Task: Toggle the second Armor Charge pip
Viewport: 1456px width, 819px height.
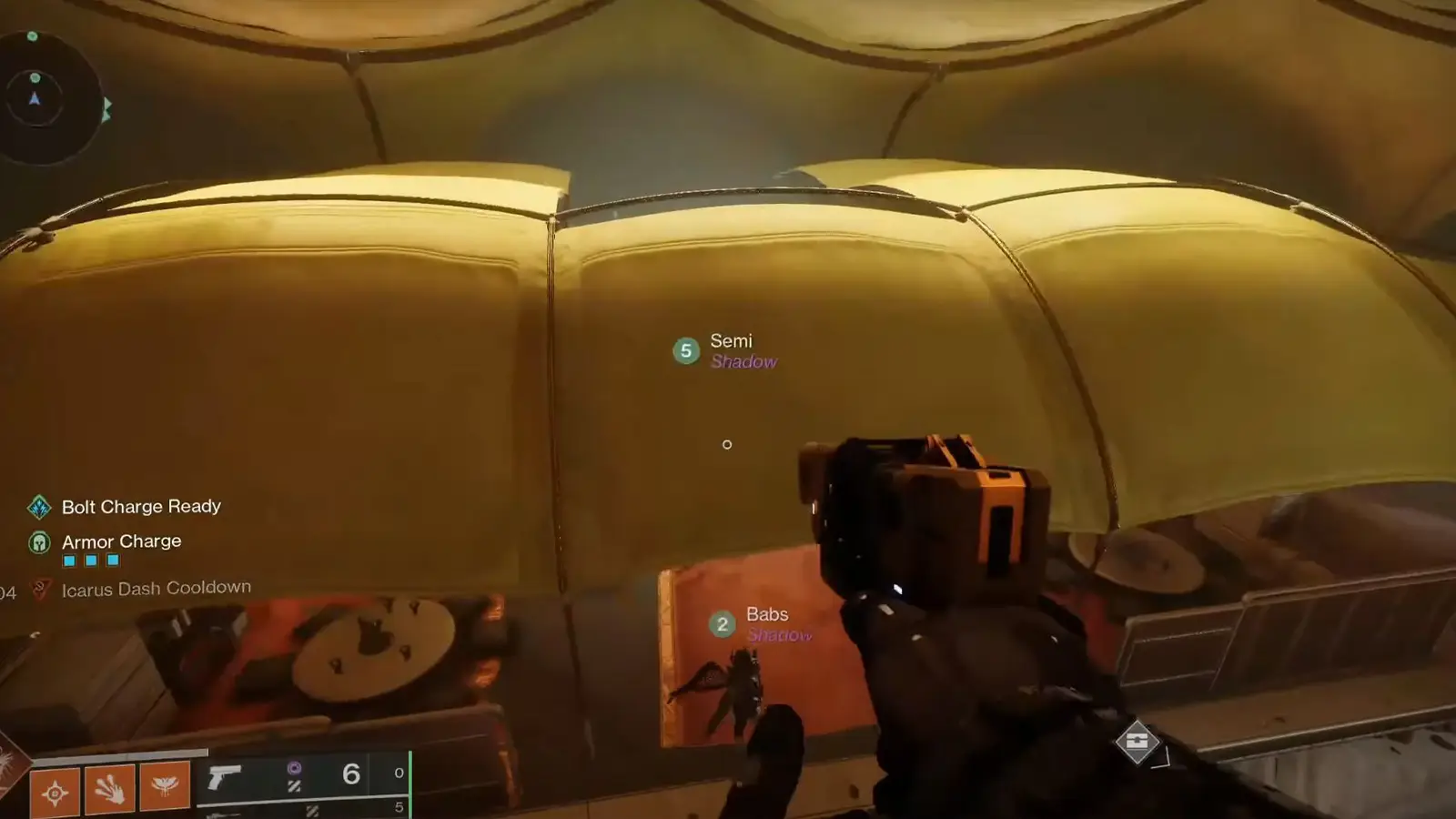Action: 90,561
